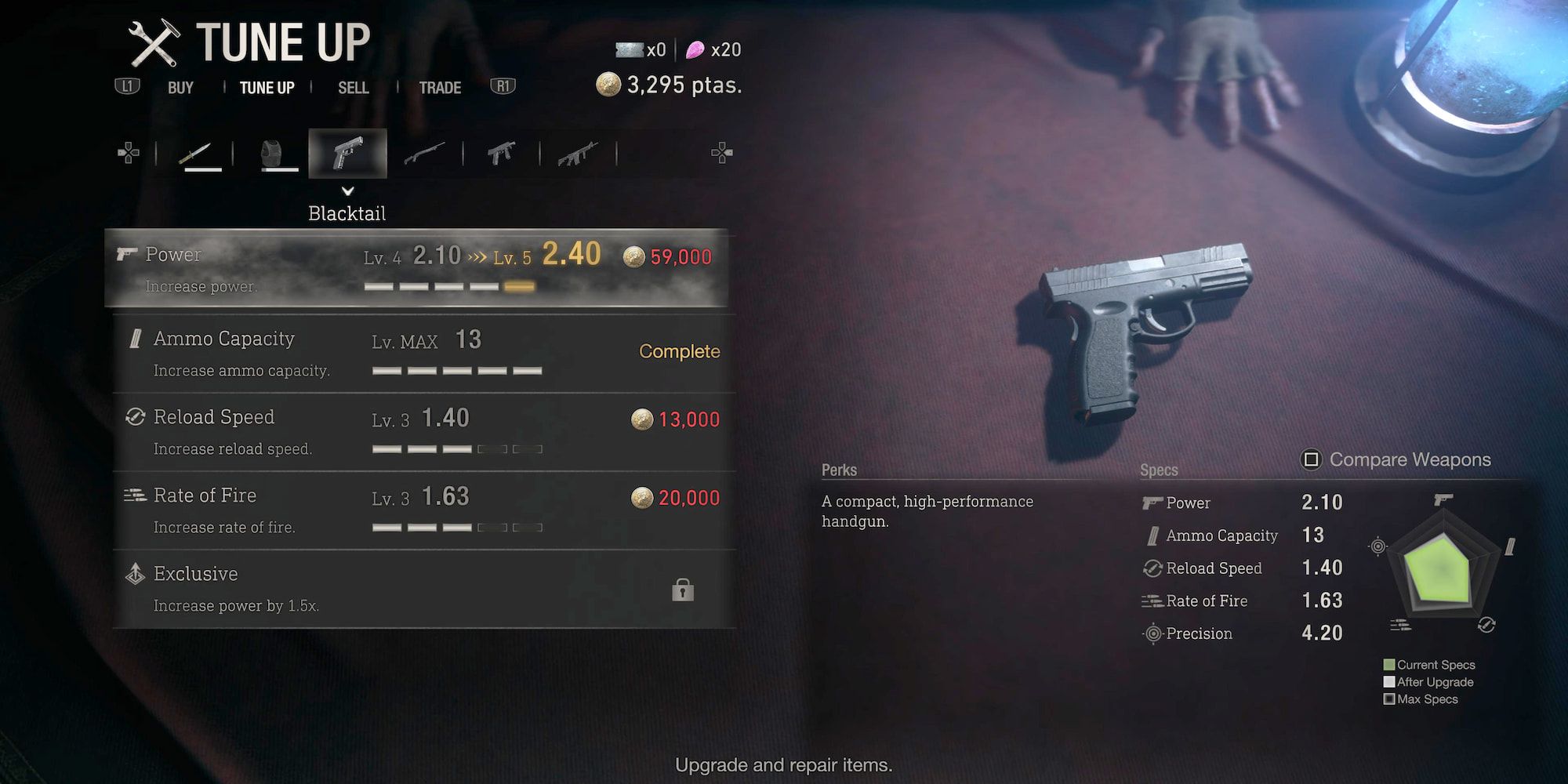Switch to the SELL tab
Viewport: 1568px width, 784px height.
354,87
